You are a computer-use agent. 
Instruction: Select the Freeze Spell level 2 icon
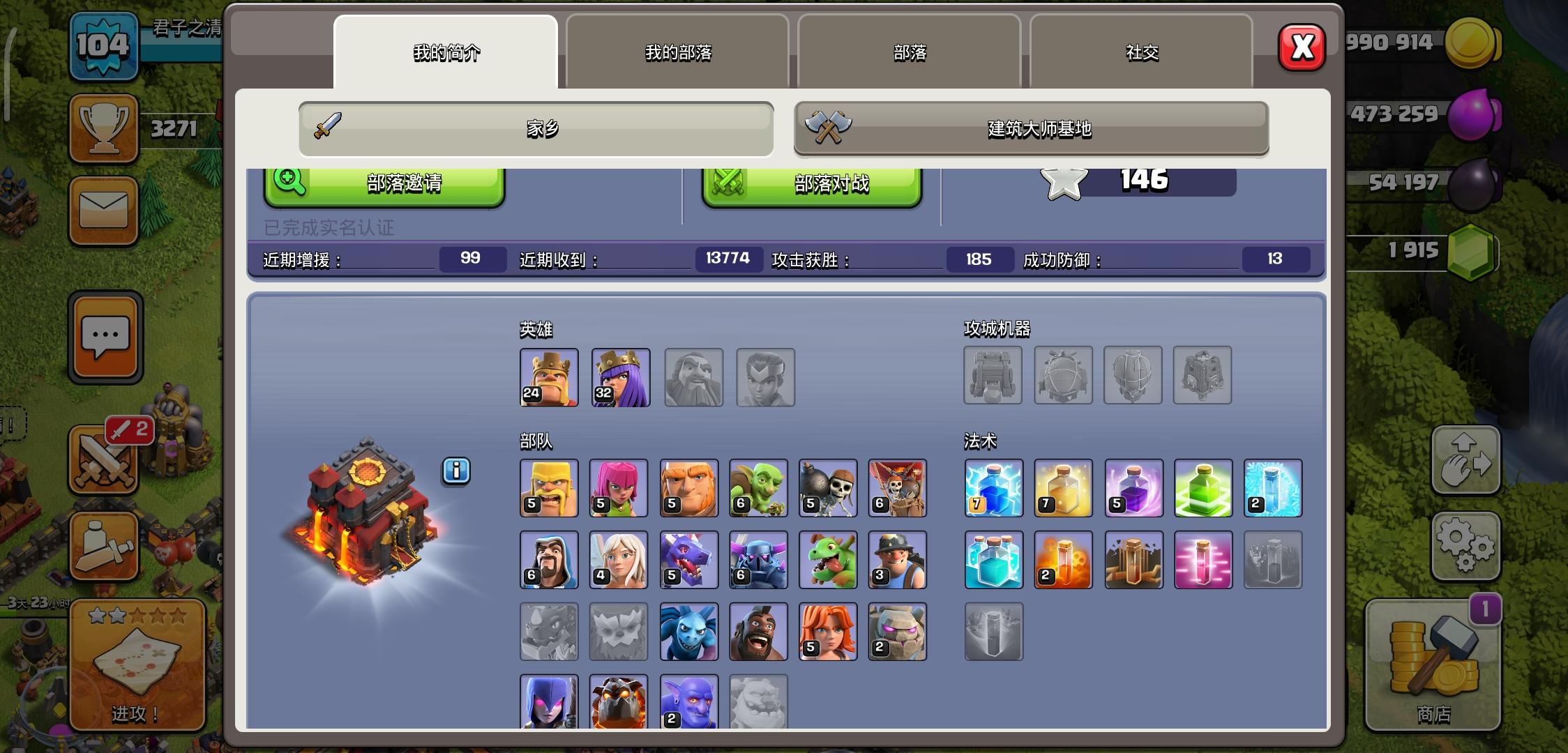coord(1273,489)
